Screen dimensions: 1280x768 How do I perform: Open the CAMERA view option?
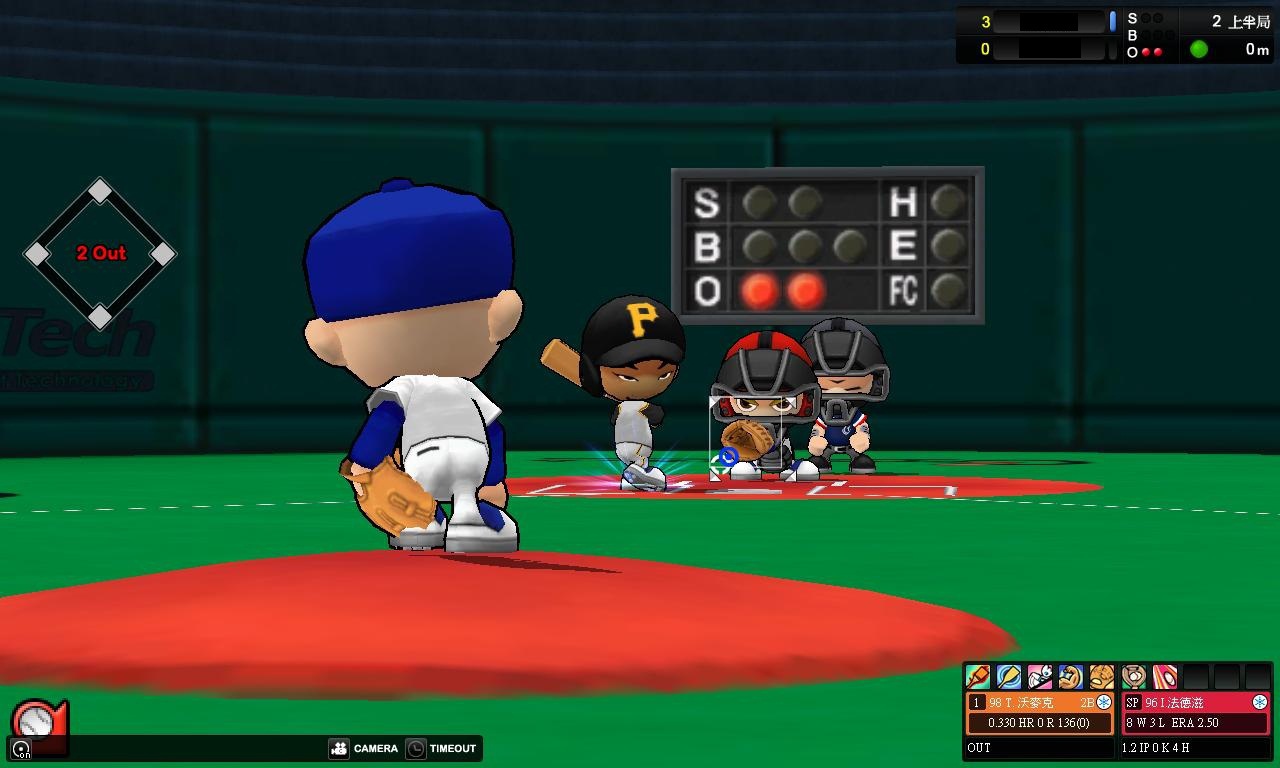coord(363,748)
